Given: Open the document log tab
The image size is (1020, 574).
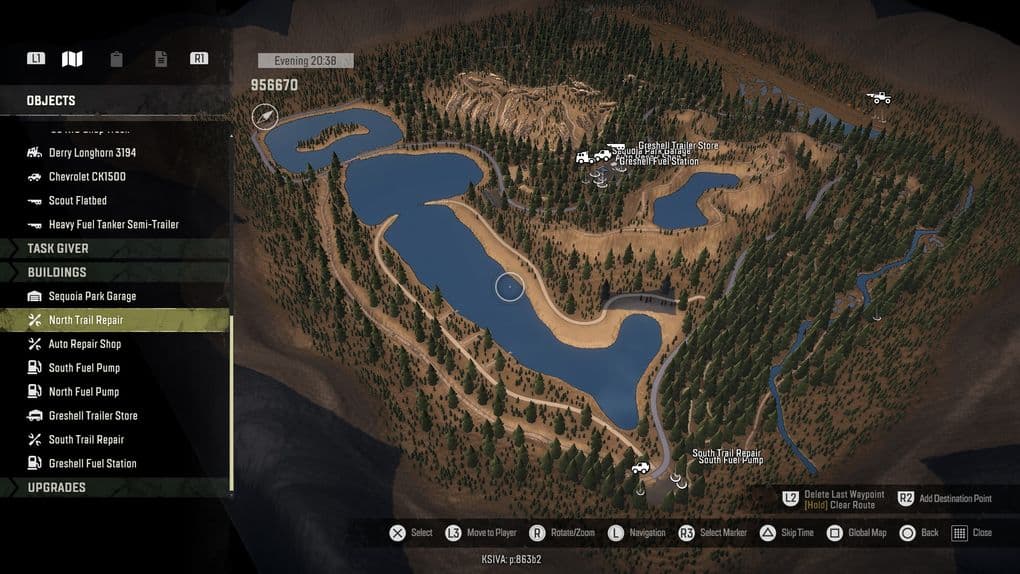Looking at the screenshot, I should point(161,59).
